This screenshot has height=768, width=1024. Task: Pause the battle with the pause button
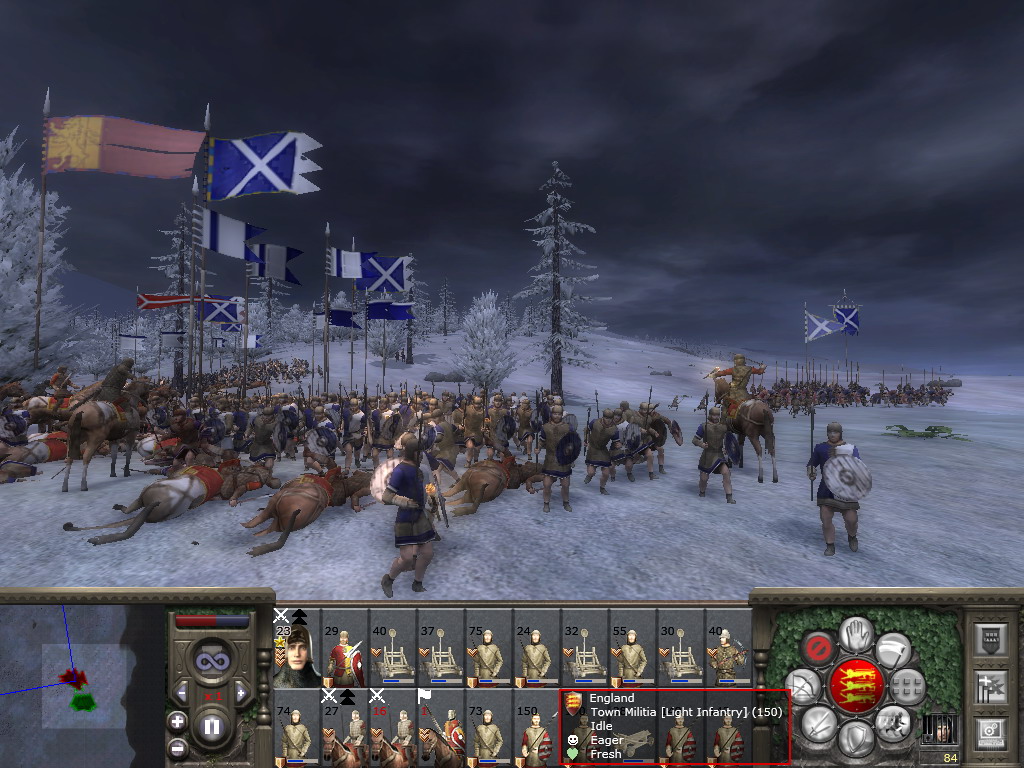[x=211, y=726]
